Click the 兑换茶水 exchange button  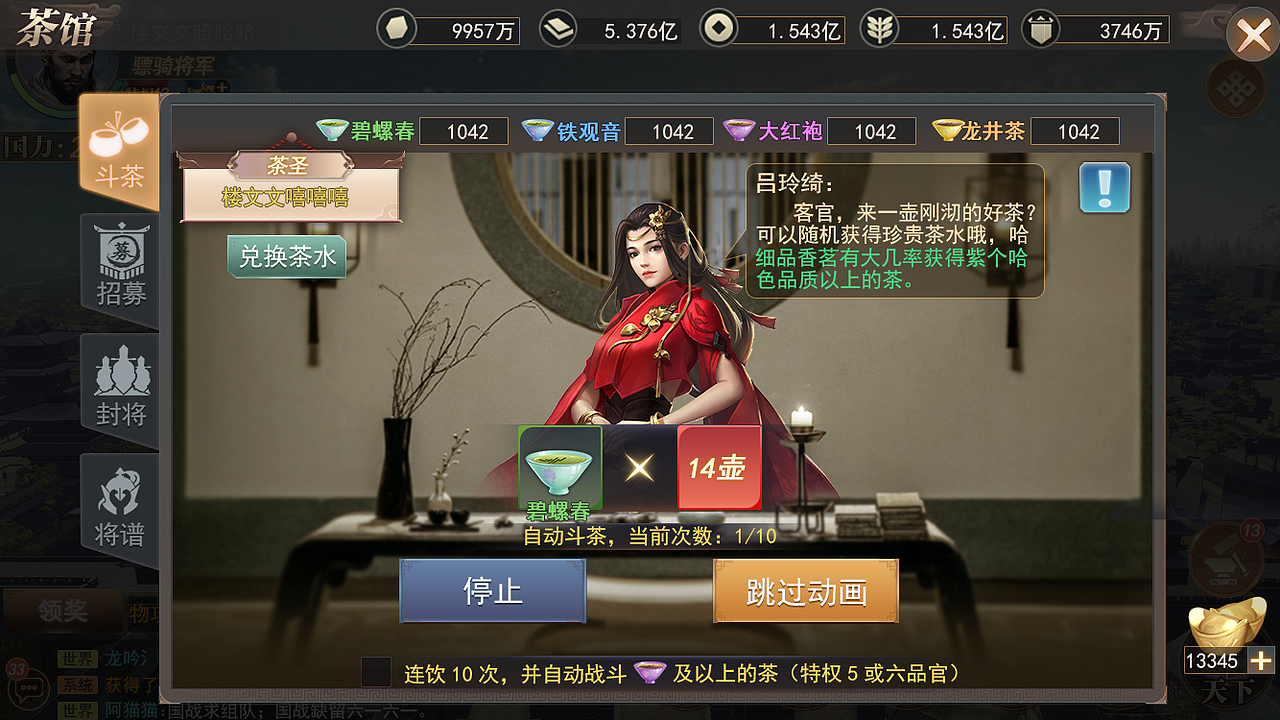[x=286, y=256]
